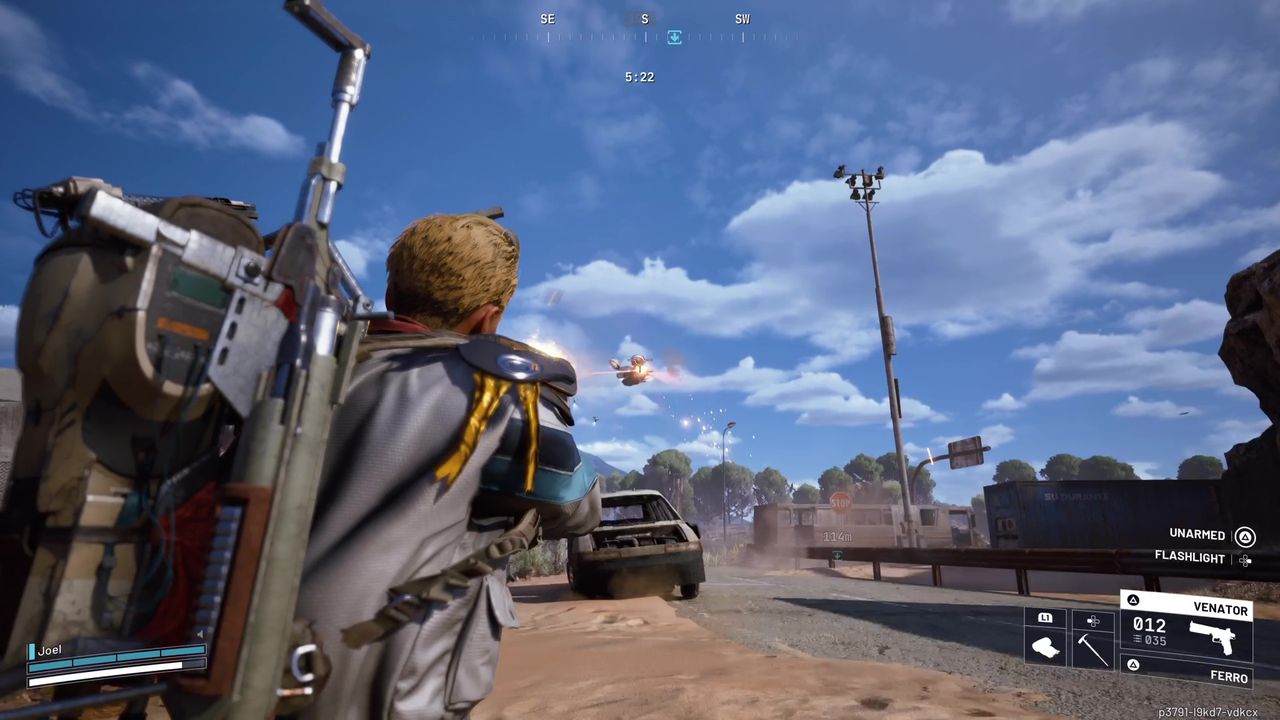Click the waypoint marker under the compass

[x=674, y=37]
